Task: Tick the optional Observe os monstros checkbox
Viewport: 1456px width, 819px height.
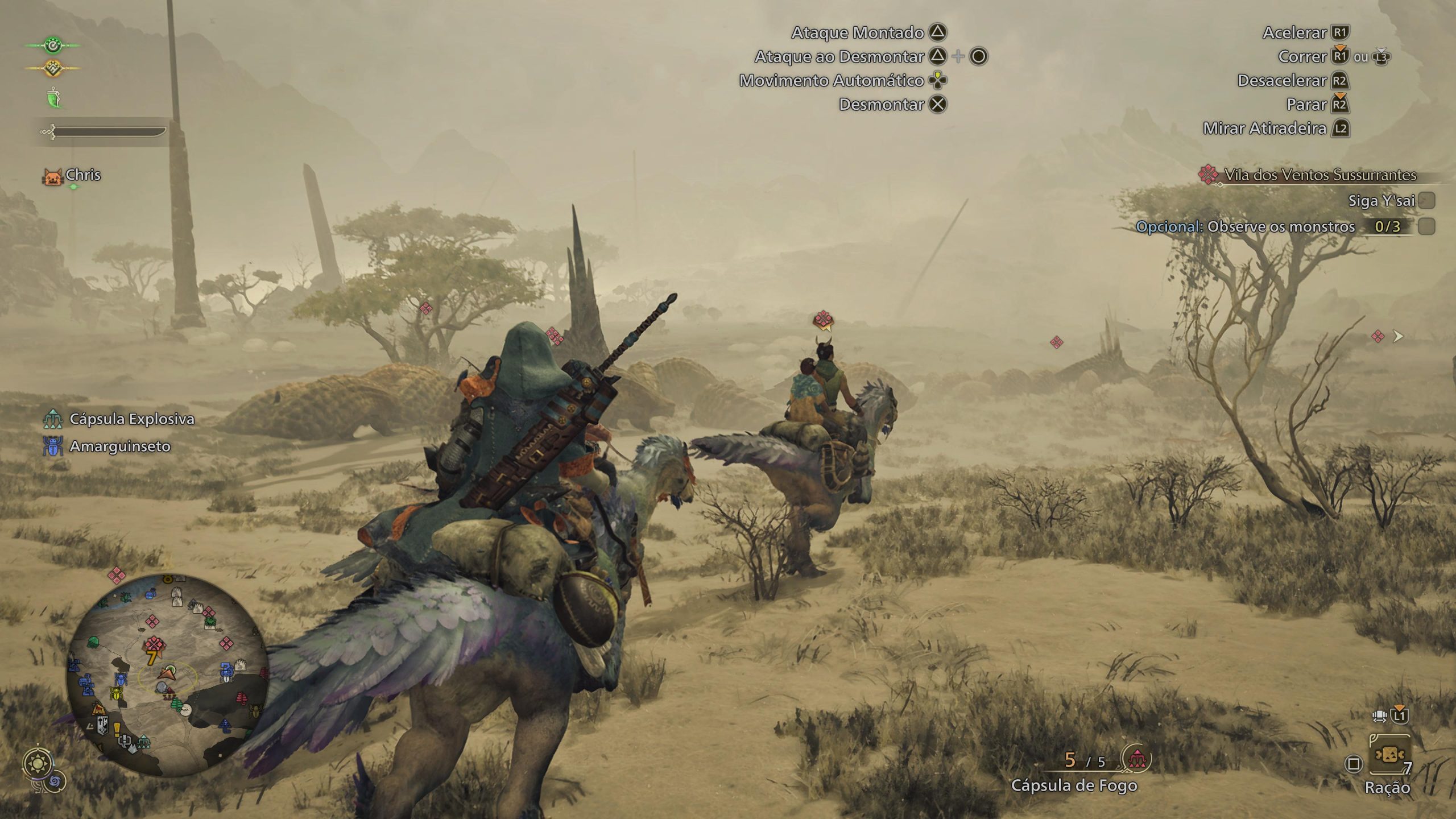Action: (1426, 226)
